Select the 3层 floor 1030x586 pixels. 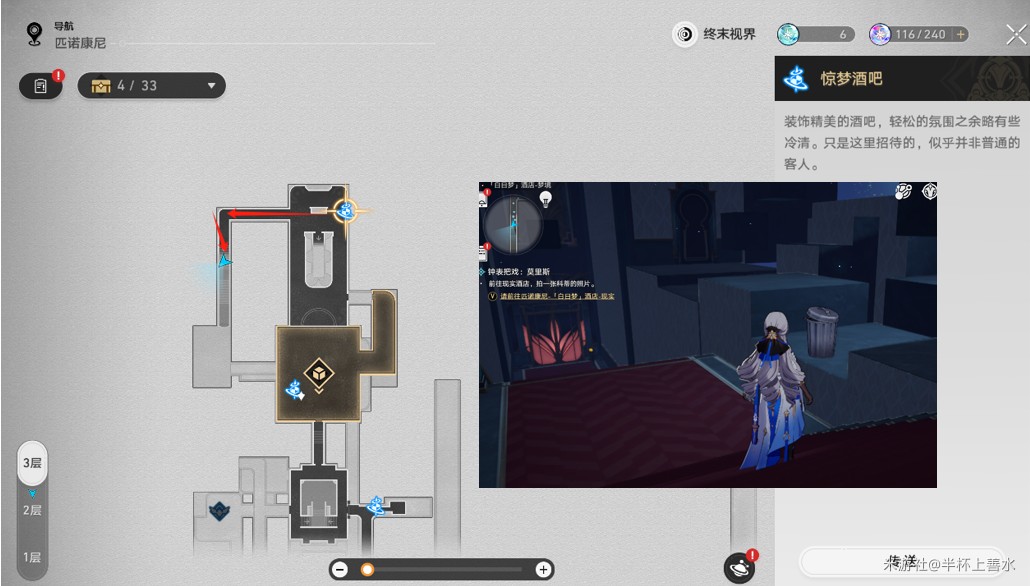pyautogui.click(x=33, y=463)
